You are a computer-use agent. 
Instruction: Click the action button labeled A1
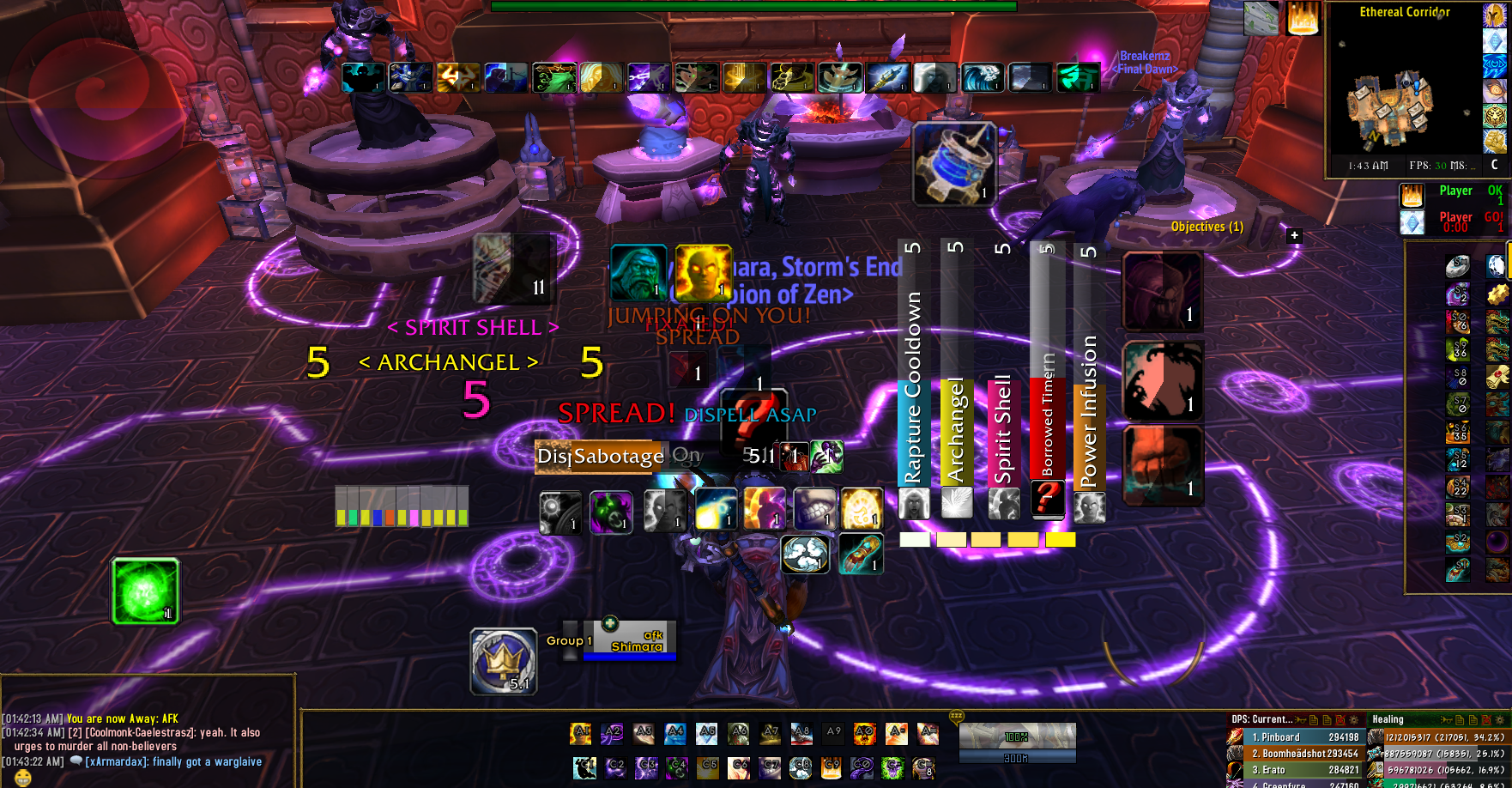581,734
